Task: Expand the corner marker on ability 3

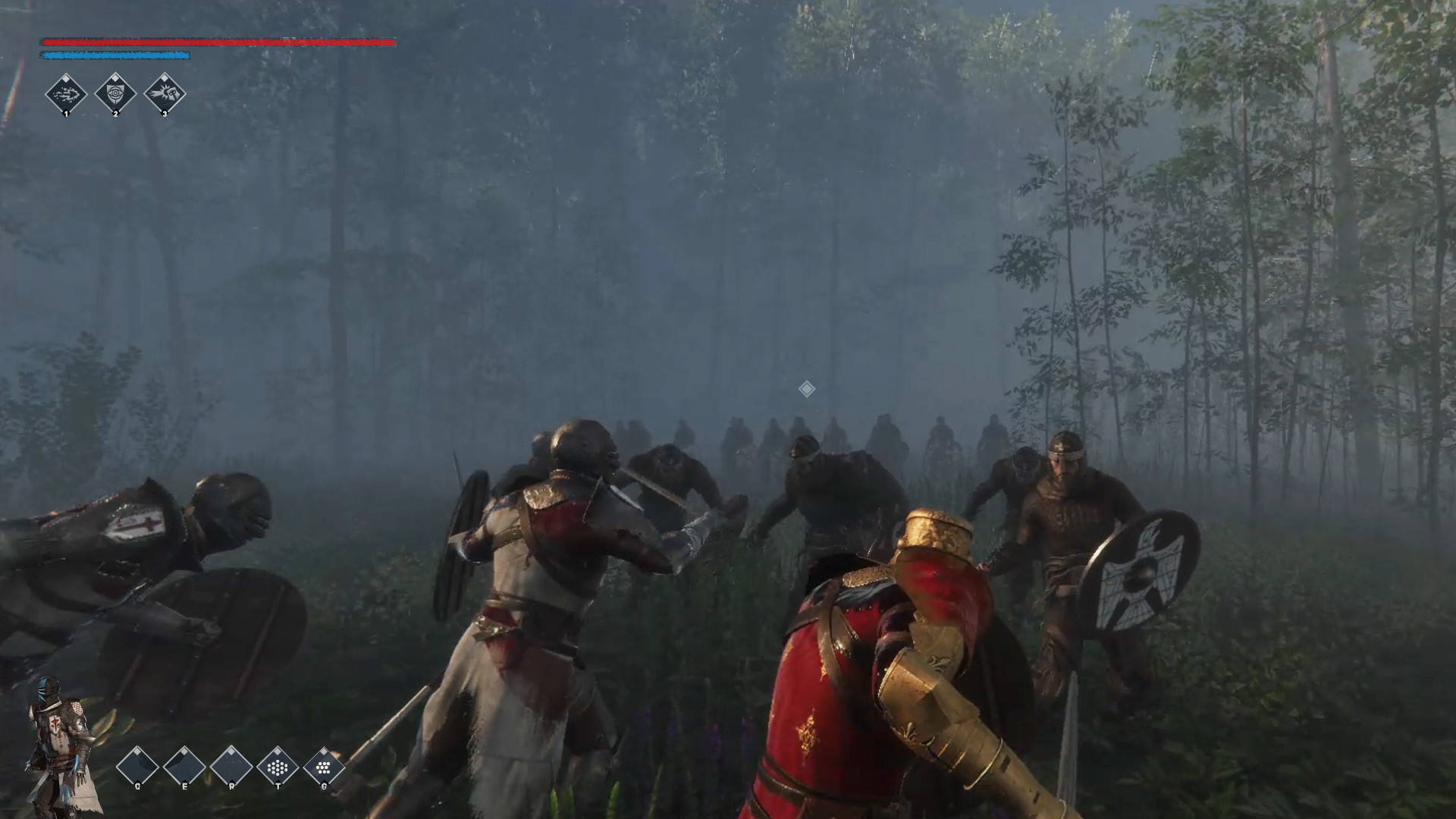Action: coord(165,78)
